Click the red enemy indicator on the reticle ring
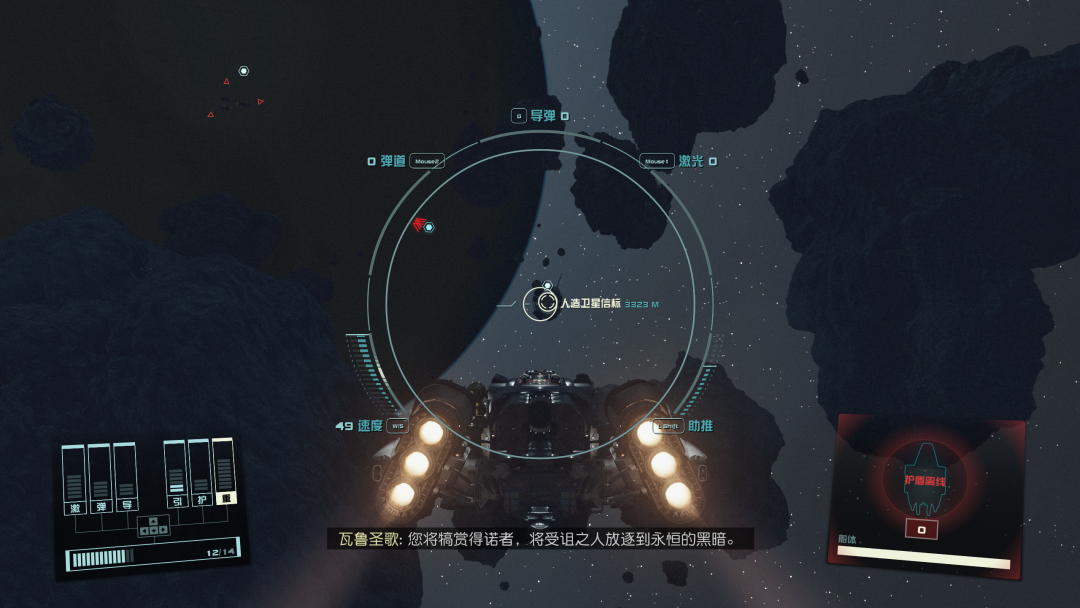 click(420, 225)
